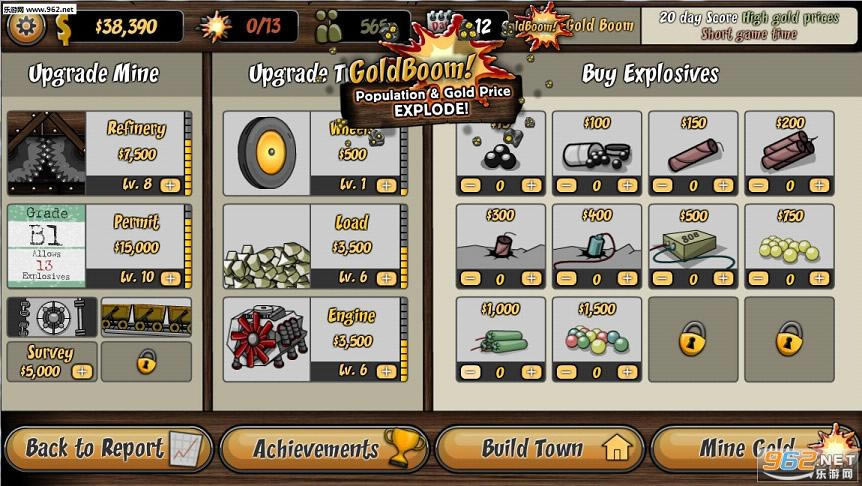862x486 pixels.
Task: Add one $100 pill capsule explosive
Action: [x=628, y=186]
